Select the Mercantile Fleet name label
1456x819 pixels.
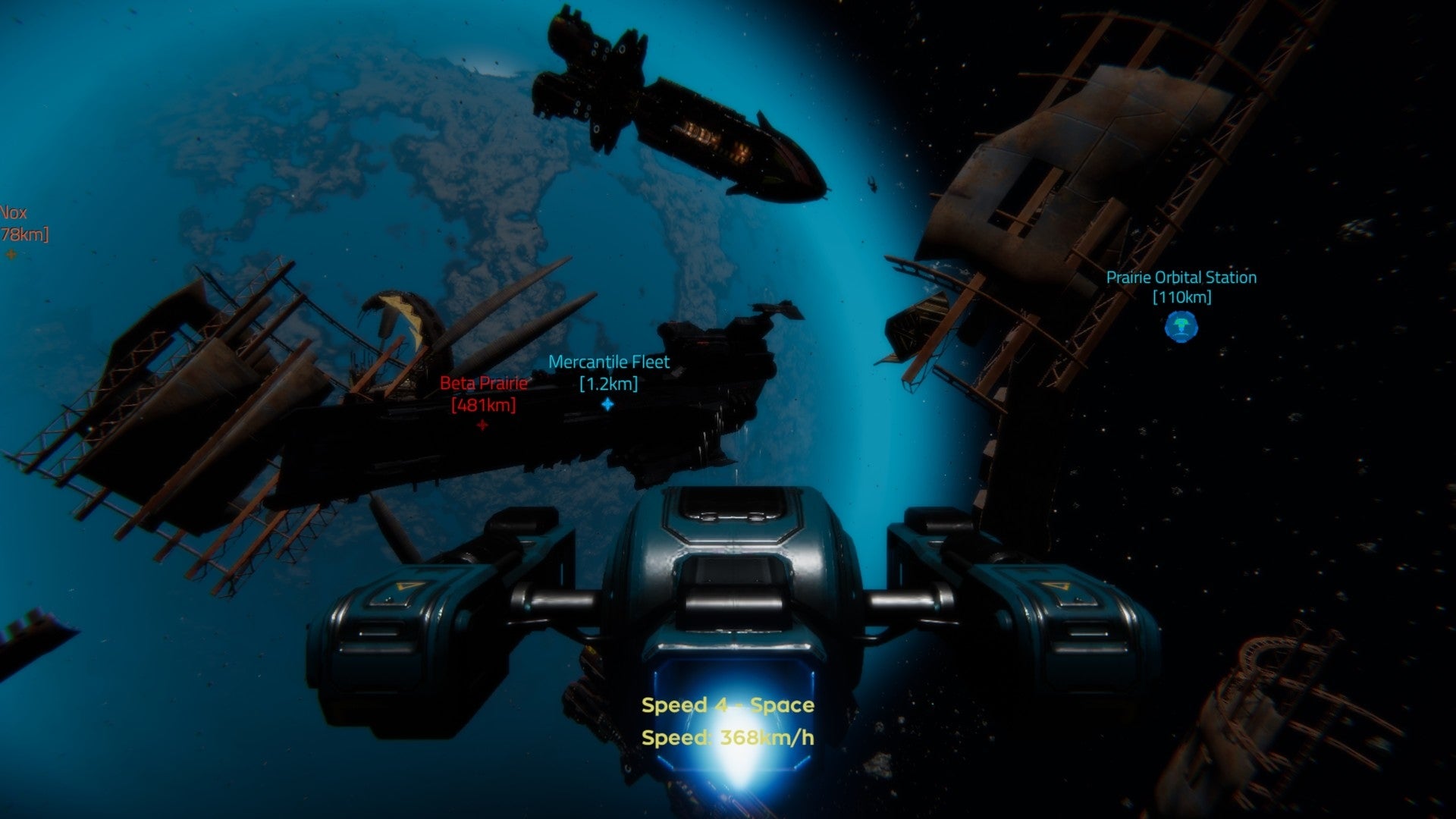[x=609, y=362]
